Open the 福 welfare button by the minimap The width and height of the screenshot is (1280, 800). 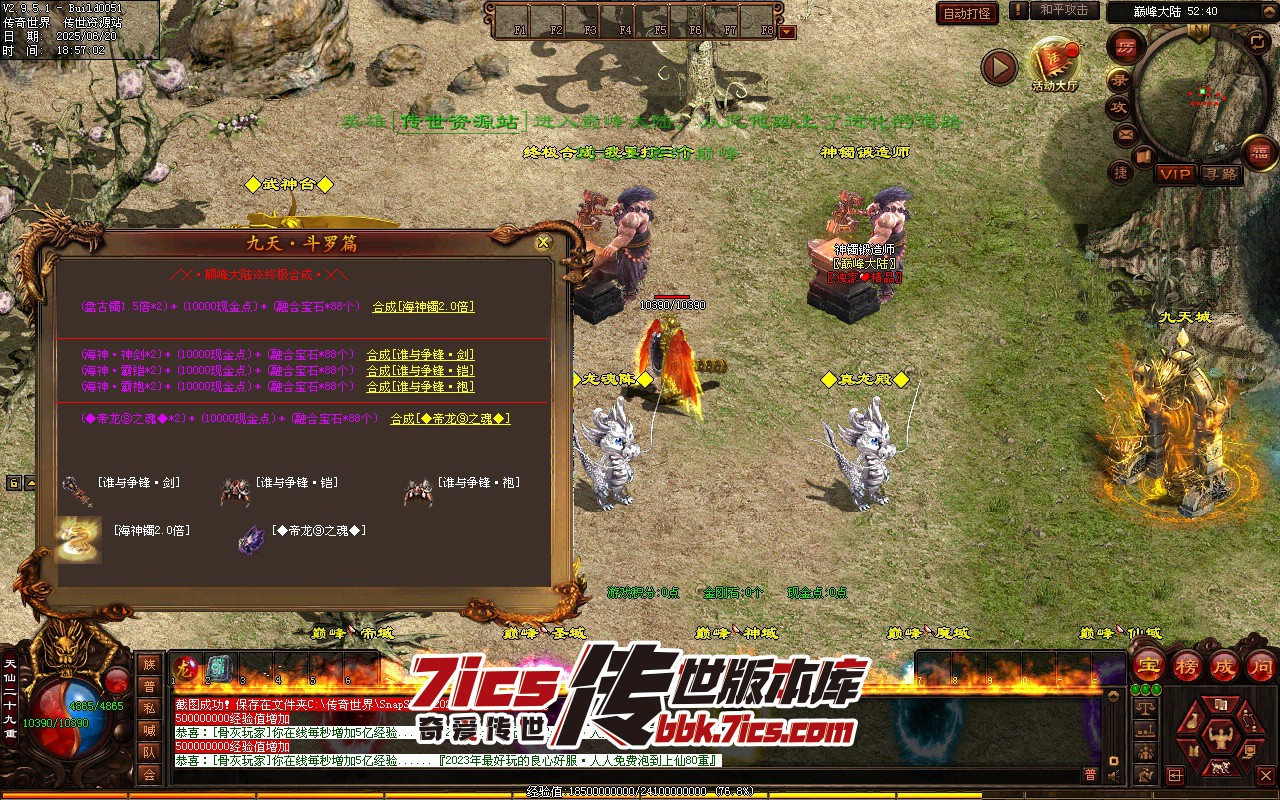coord(1259,153)
